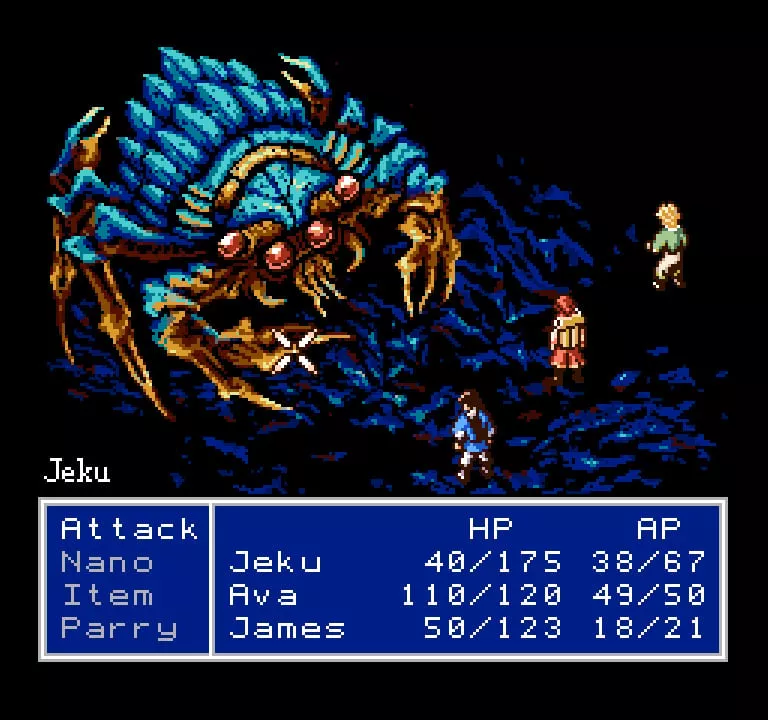The height and width of the screenshot is (720, 768).
Task: Select Ava's party status row
Action: pyautogui.click(x=466, y=595)
